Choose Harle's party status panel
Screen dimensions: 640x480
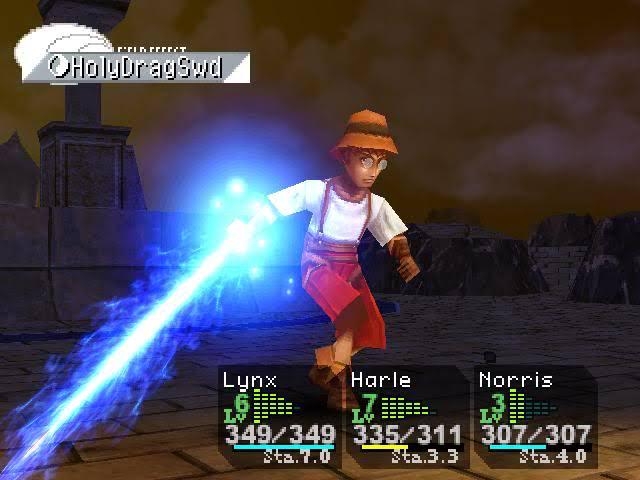pyautogui.click(x=406, y=417)
